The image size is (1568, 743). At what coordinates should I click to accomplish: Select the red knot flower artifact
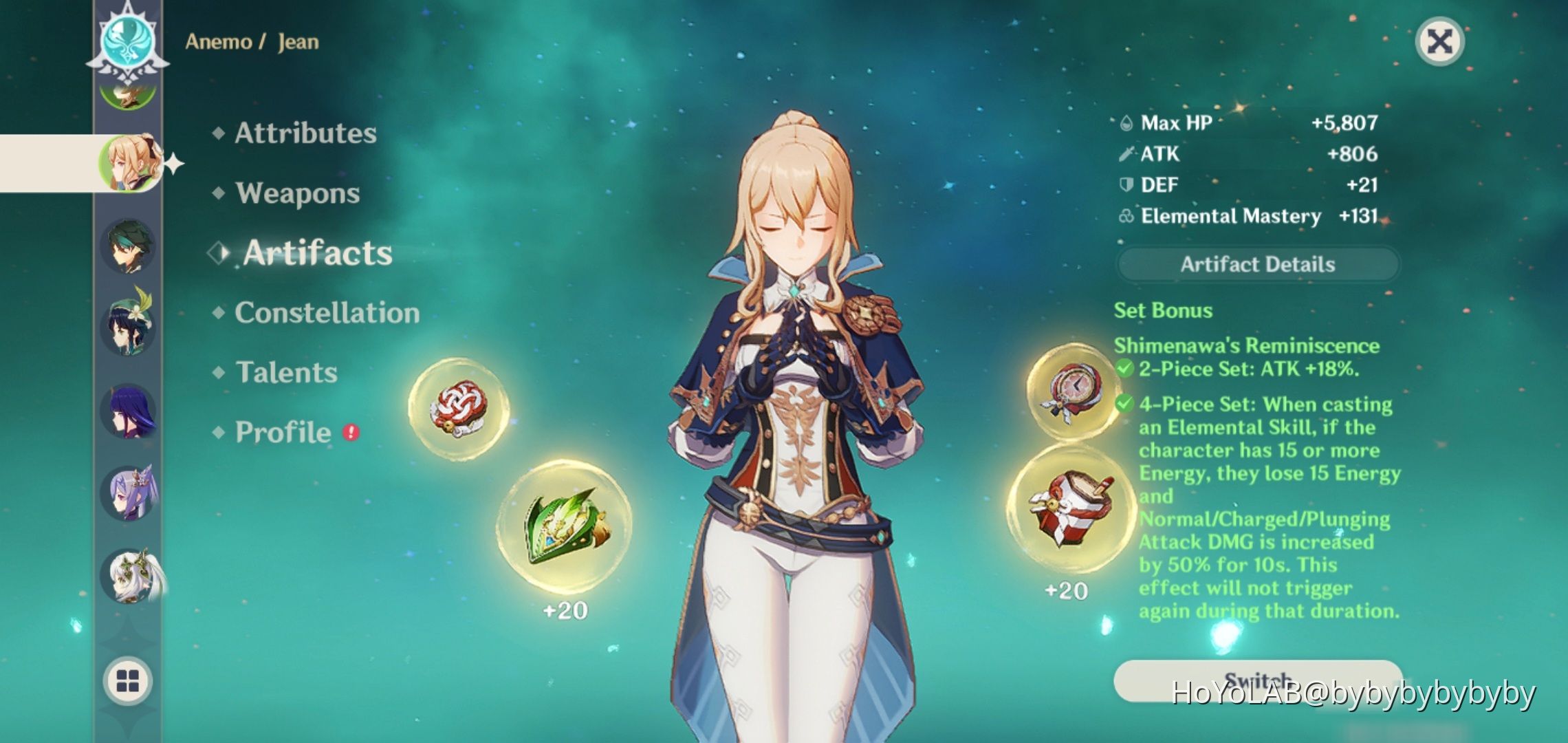pos(458,409)
